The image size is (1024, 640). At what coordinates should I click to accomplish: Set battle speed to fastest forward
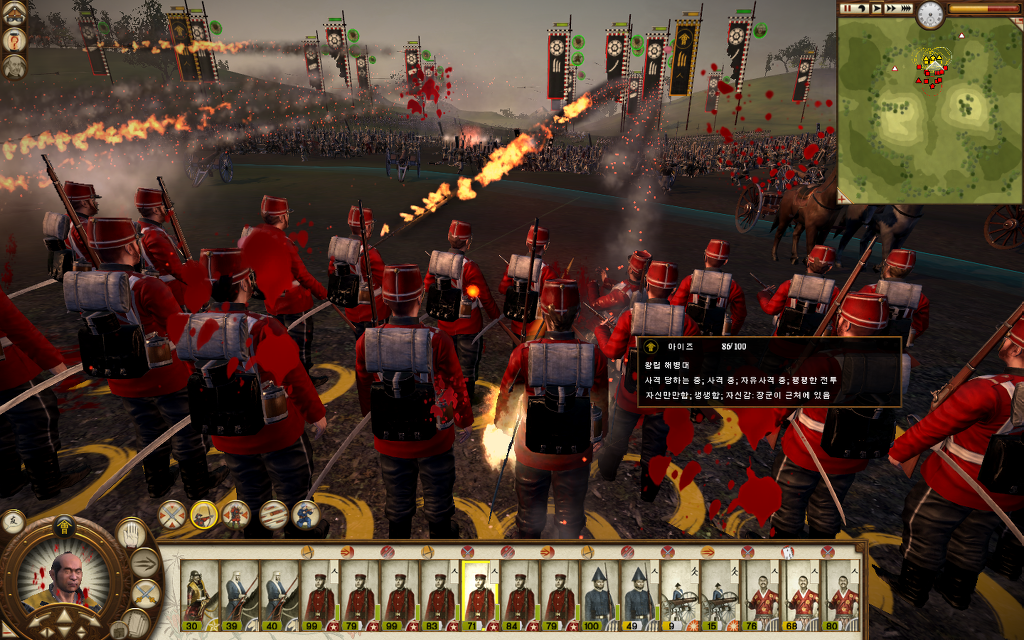[x=906, y=8]
